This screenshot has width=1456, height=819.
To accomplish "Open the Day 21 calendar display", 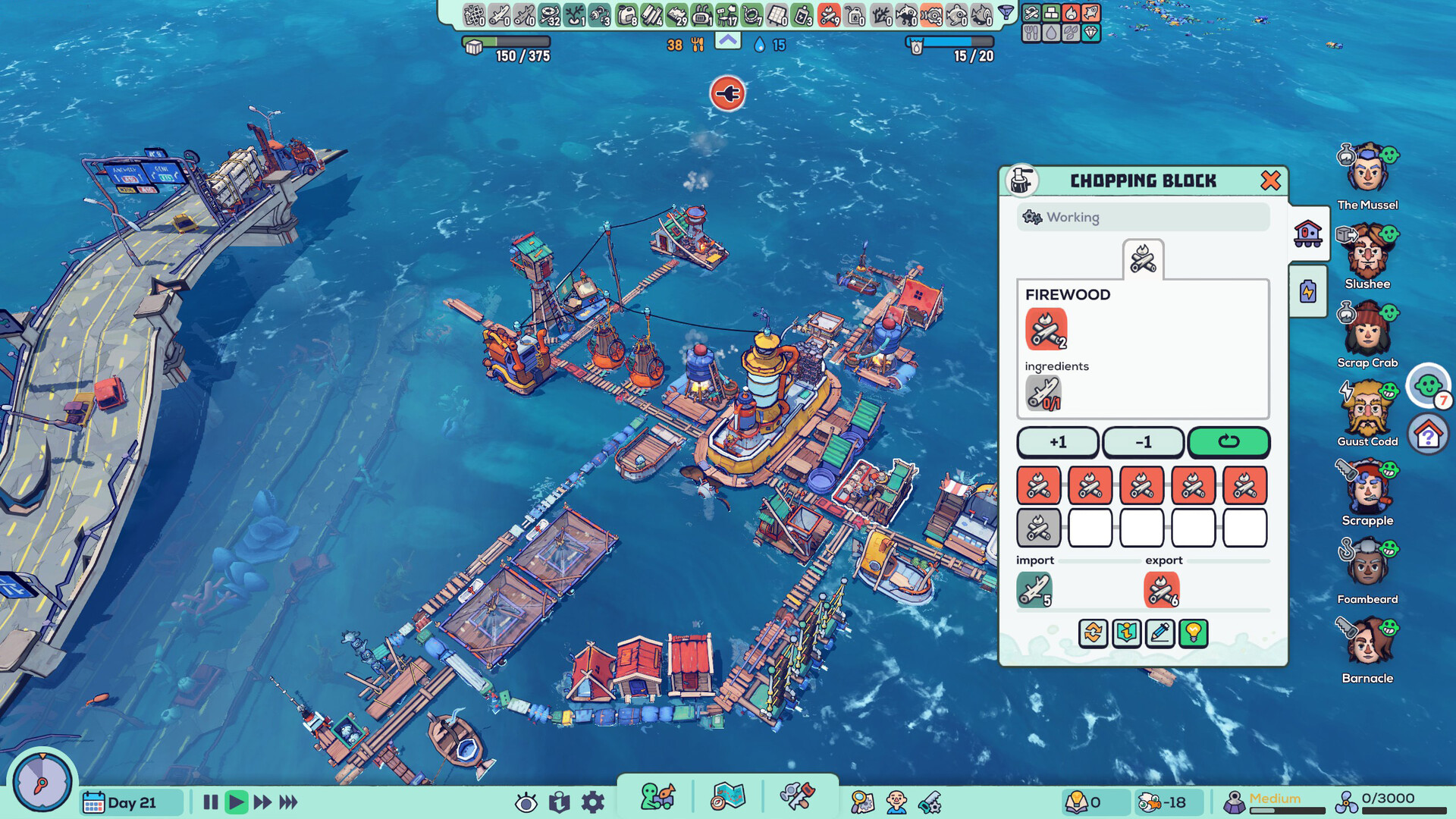I will coord(129,802).
